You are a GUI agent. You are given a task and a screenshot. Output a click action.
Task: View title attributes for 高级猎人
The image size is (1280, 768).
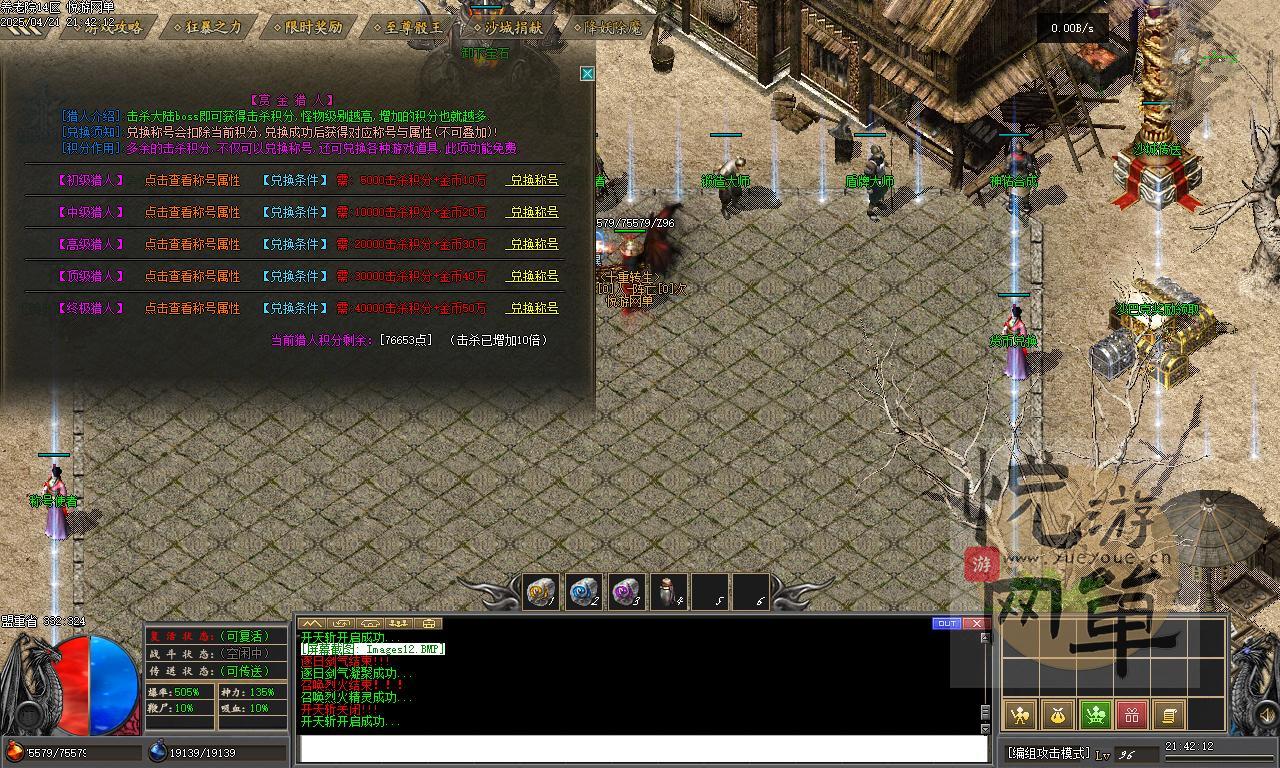coord(192,244)
